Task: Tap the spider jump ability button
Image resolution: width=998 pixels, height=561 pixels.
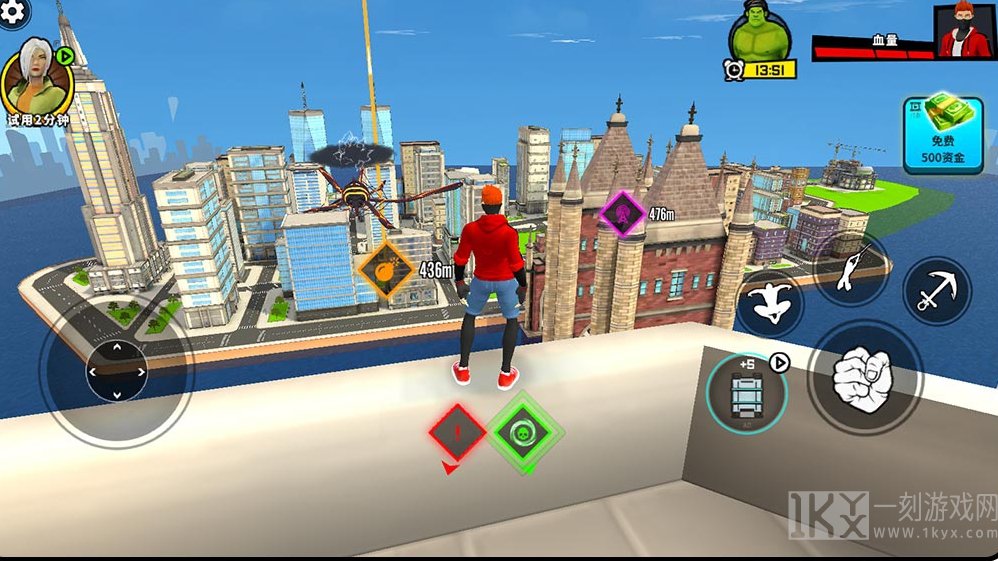Action: pyautogui.click(x=770, y=304)
